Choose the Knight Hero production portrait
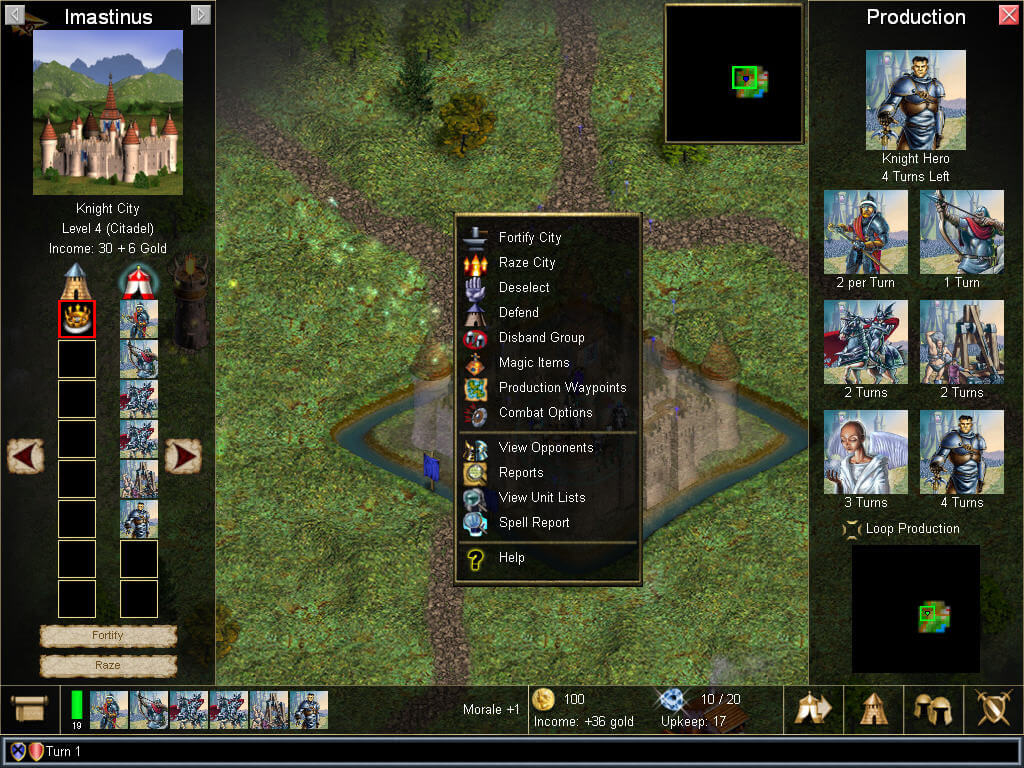The image size is (1024, 768). 915,100
